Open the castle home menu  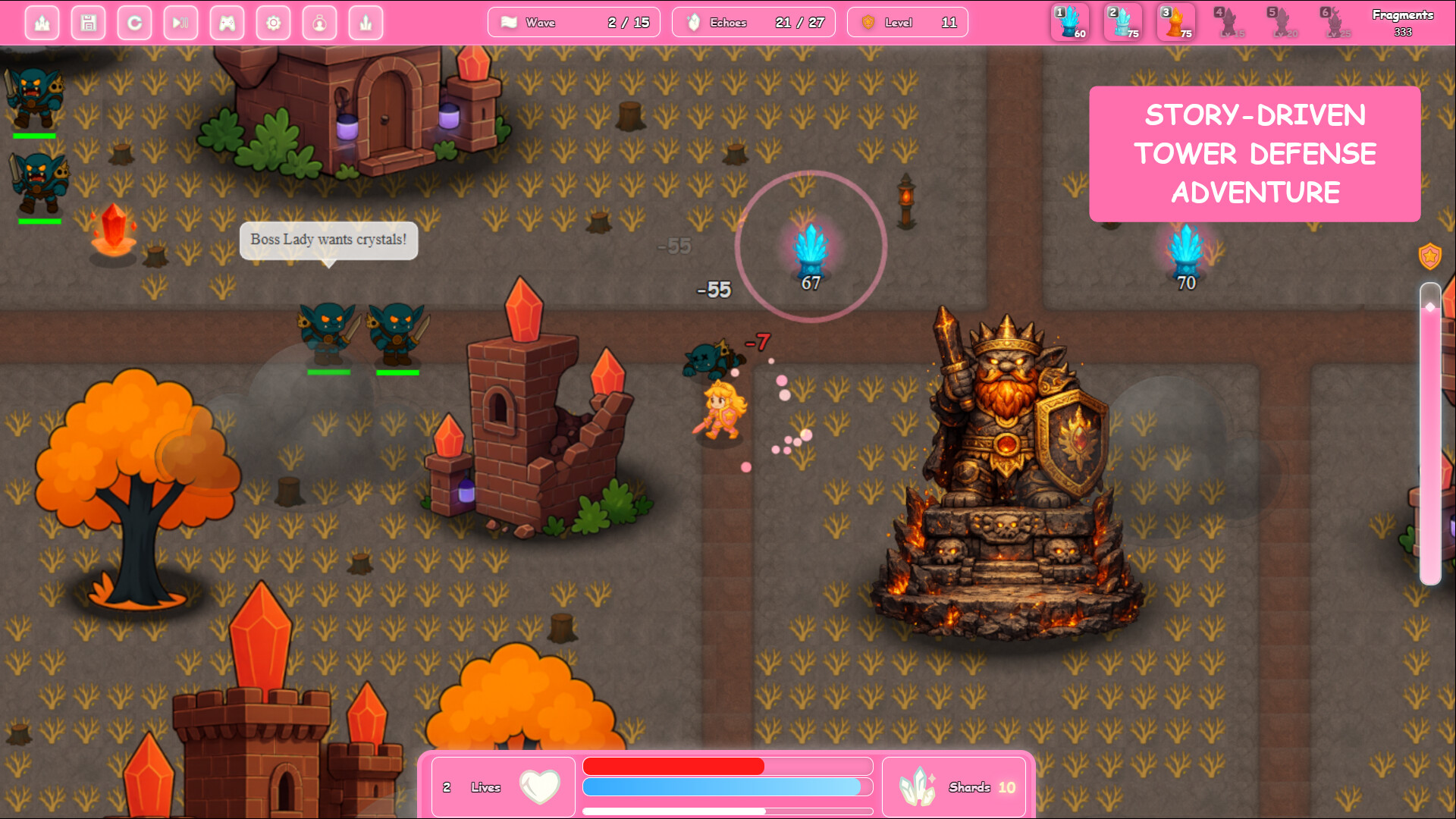point(42,23)
